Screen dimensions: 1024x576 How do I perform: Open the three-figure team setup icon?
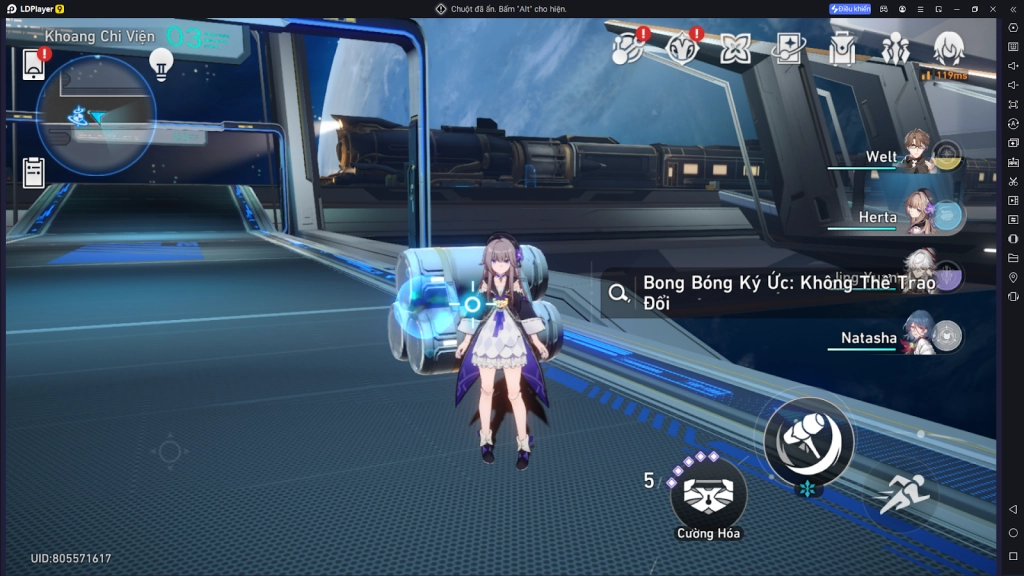point(895,48)
